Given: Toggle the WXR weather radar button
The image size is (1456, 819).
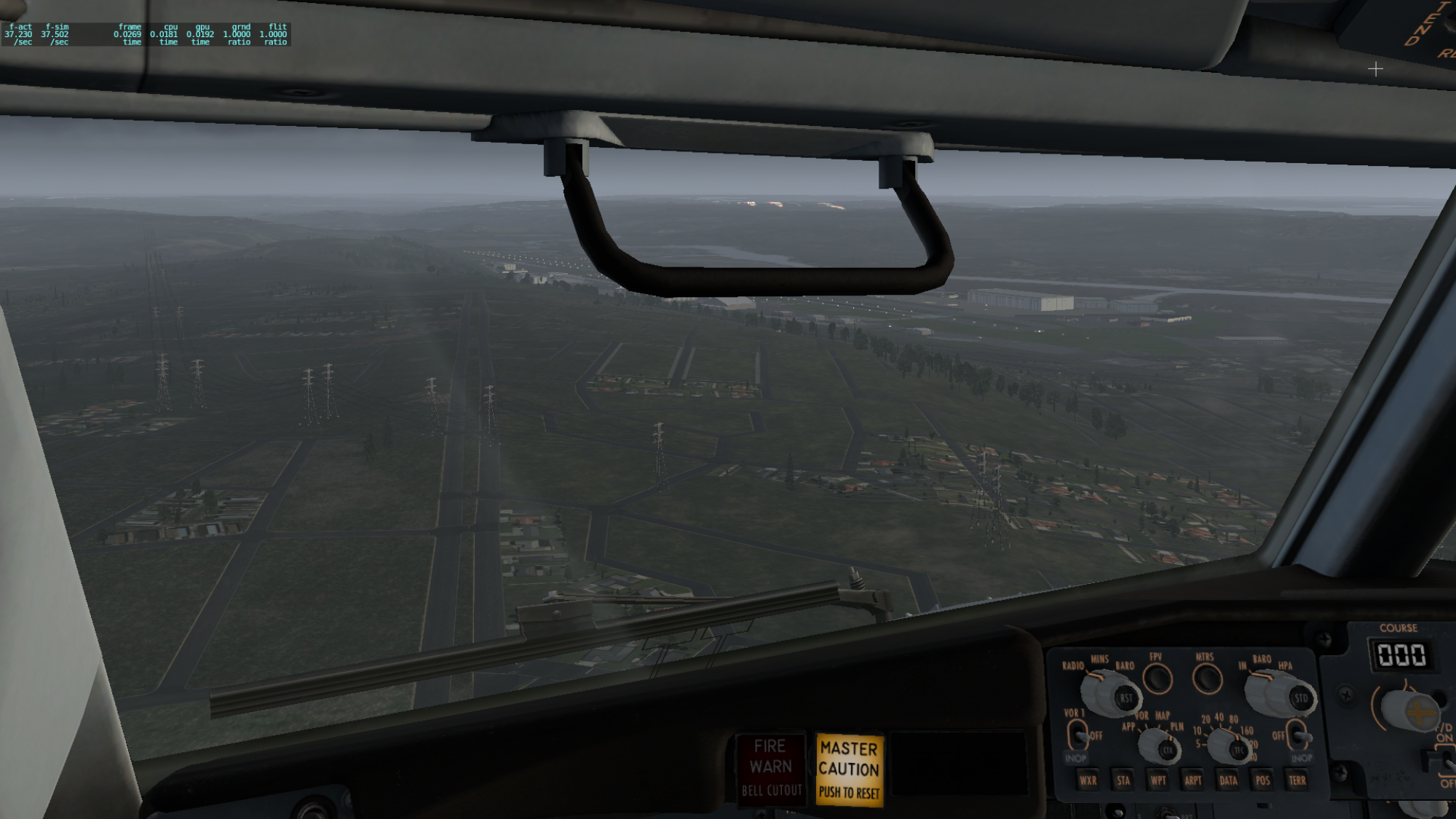Looking at the screenshot, I should click(1088, 780).
